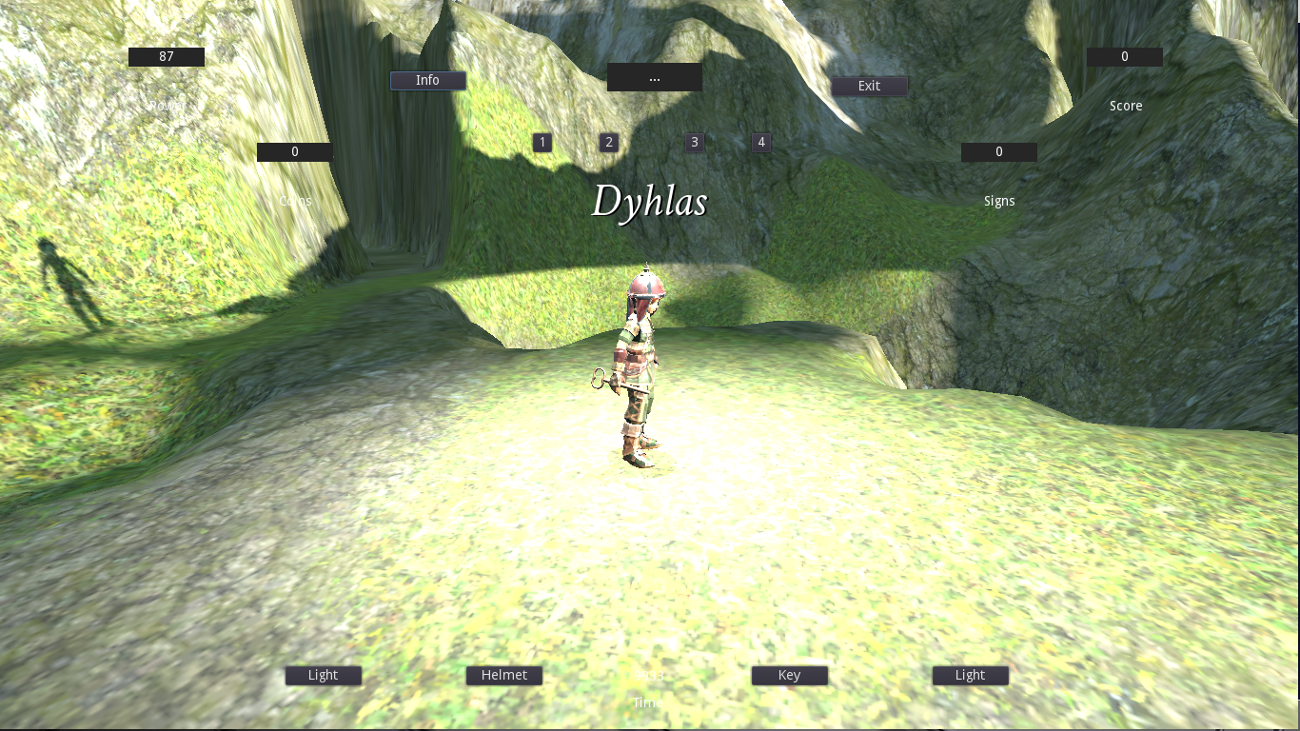This screenshot has width=1300, height=731.
Task: Open the Info panel
Action: coord(427,80)
